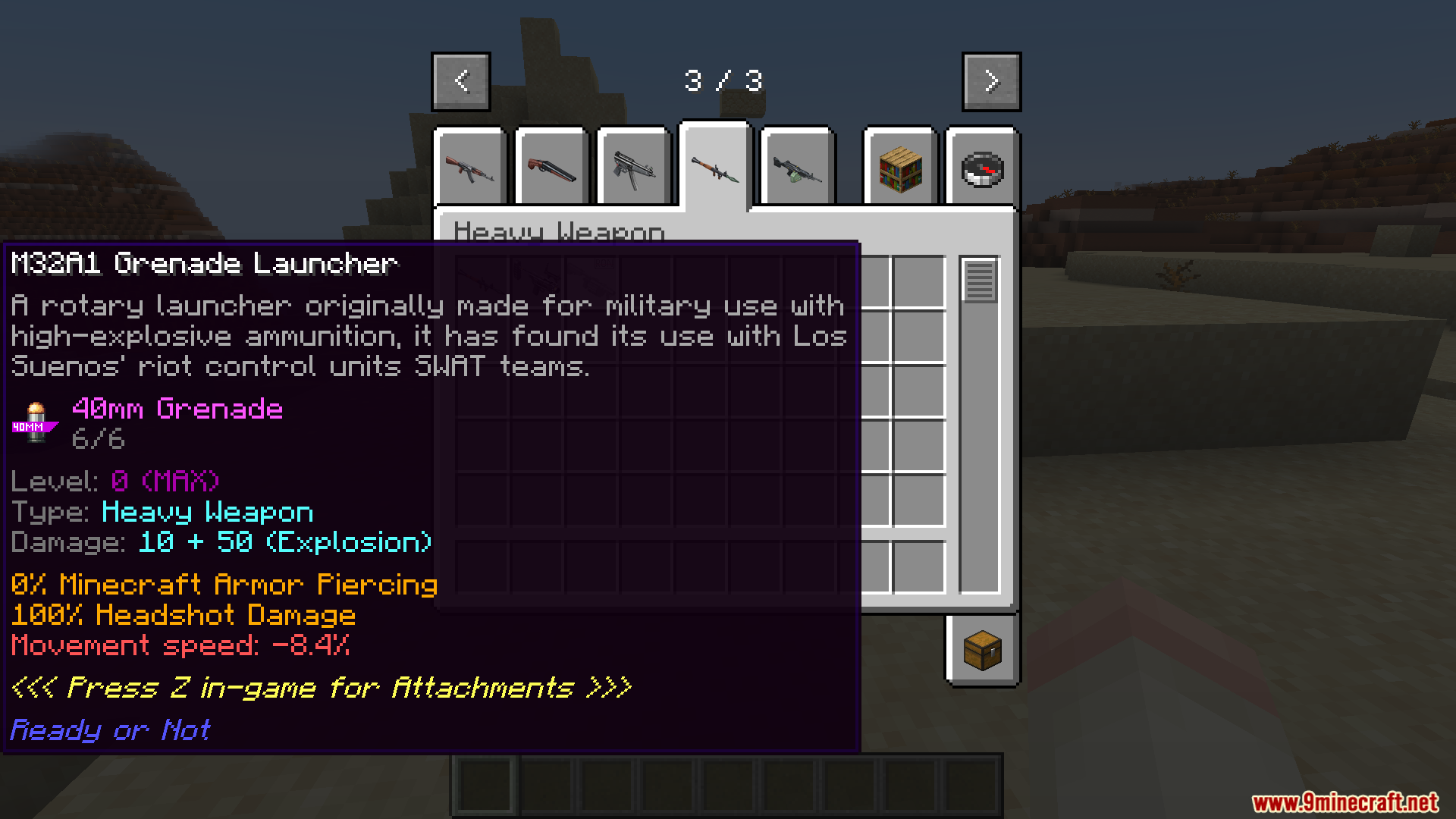The width and height of the screenshot is (1456, 819).
Task: Open the light machine gun category icon
Action: click(796, 168)
